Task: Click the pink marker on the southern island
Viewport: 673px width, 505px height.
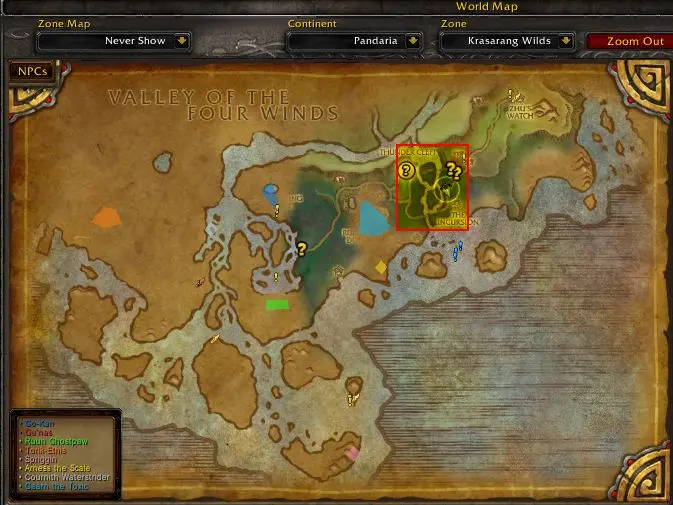Action: (x=352, y=453)
